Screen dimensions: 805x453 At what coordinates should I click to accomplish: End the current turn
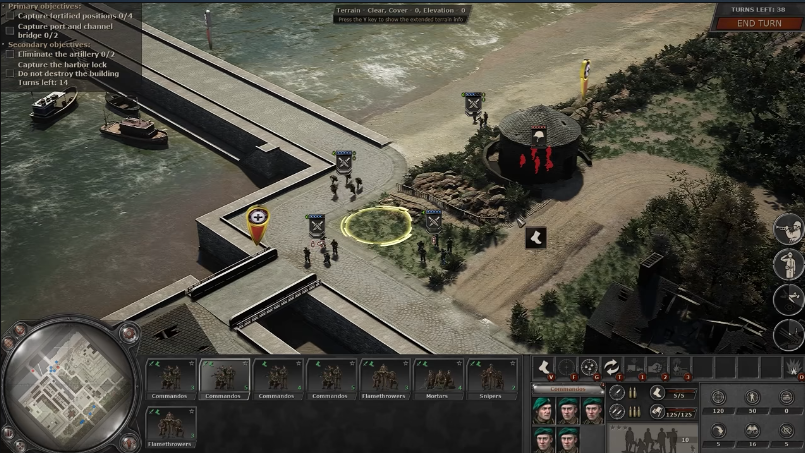(759, 23)
